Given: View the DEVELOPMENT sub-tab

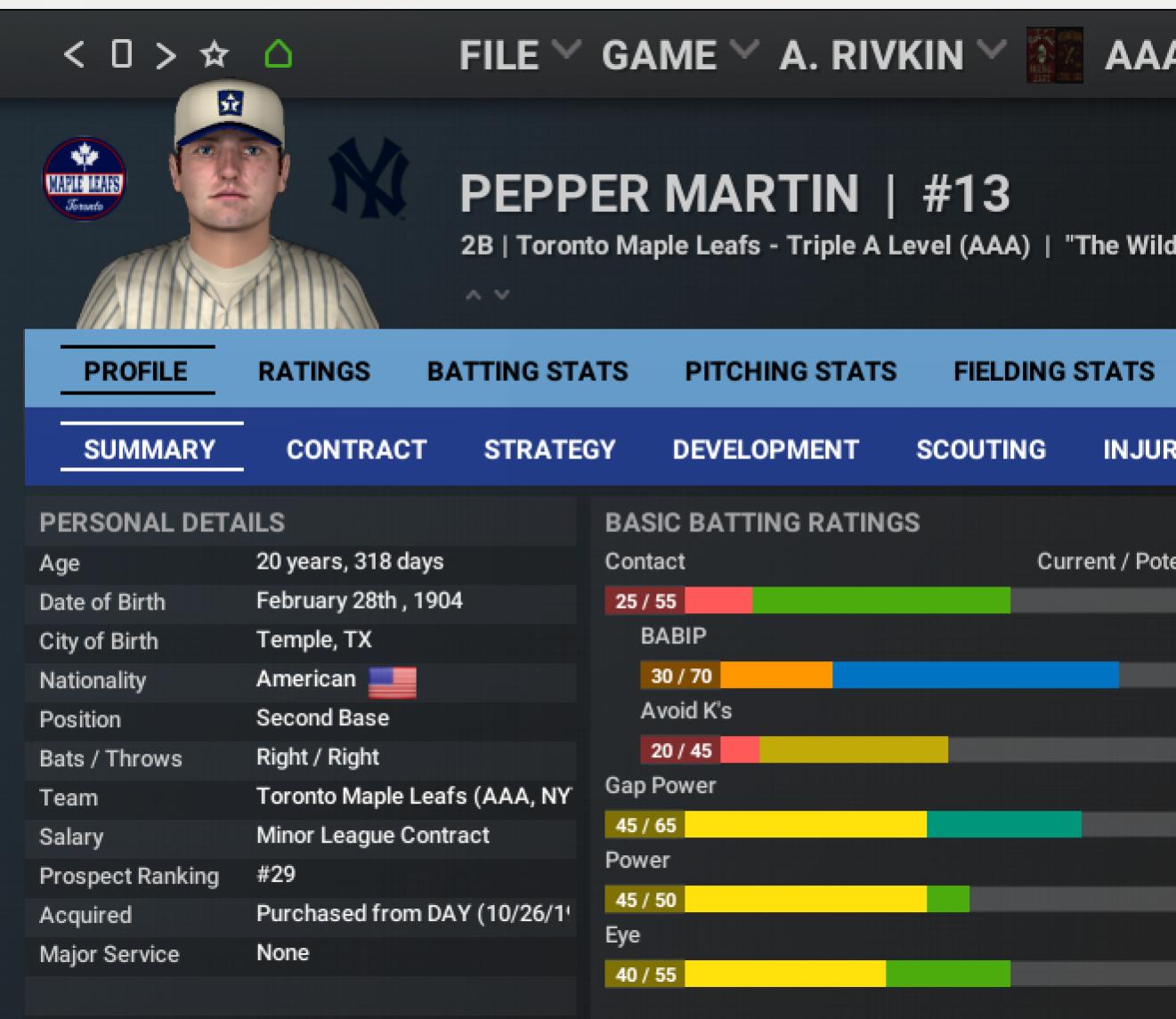Looking at the screenshot, I should (766, 449).
